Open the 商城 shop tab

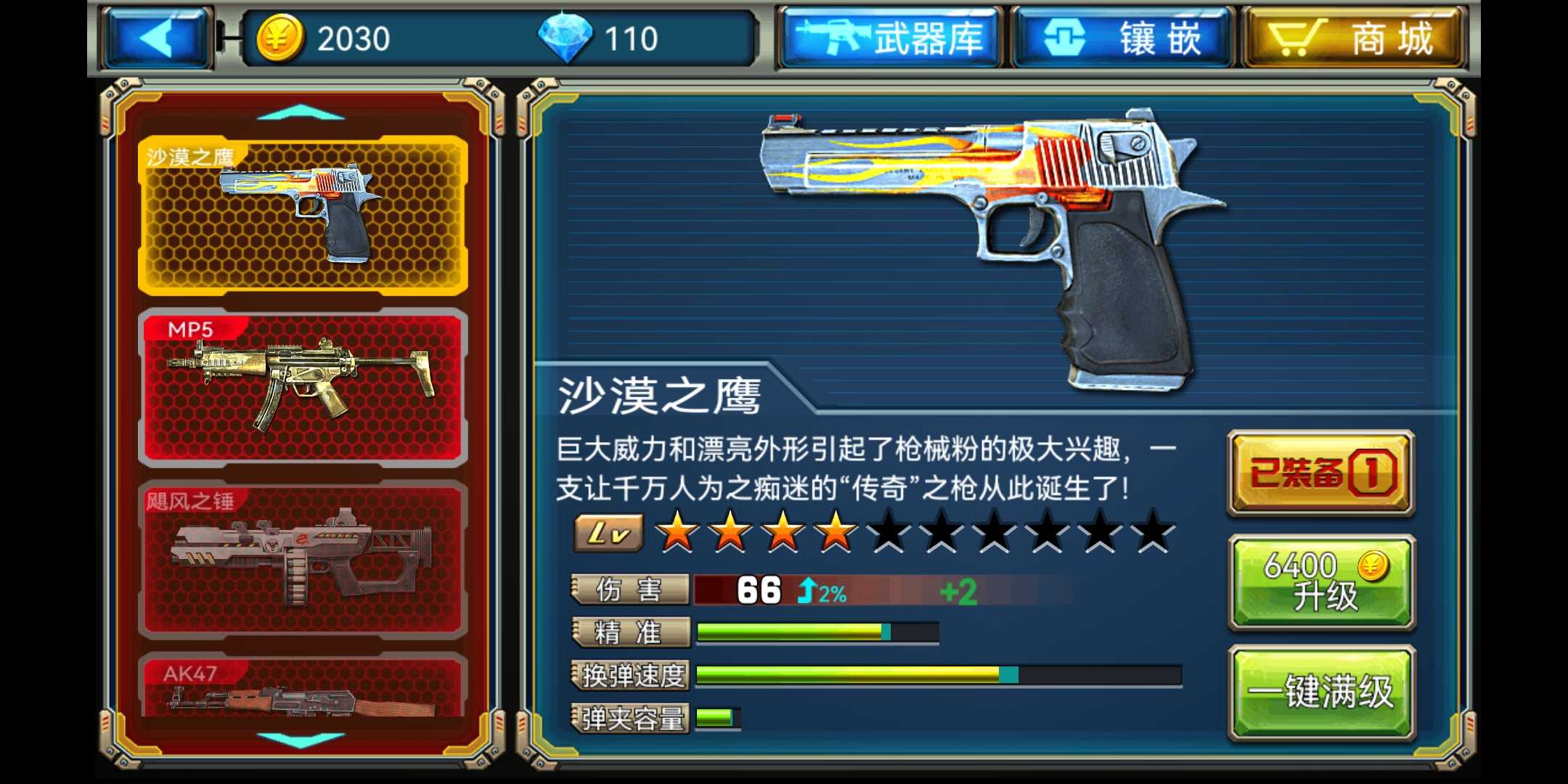[x=1357, y=35]
